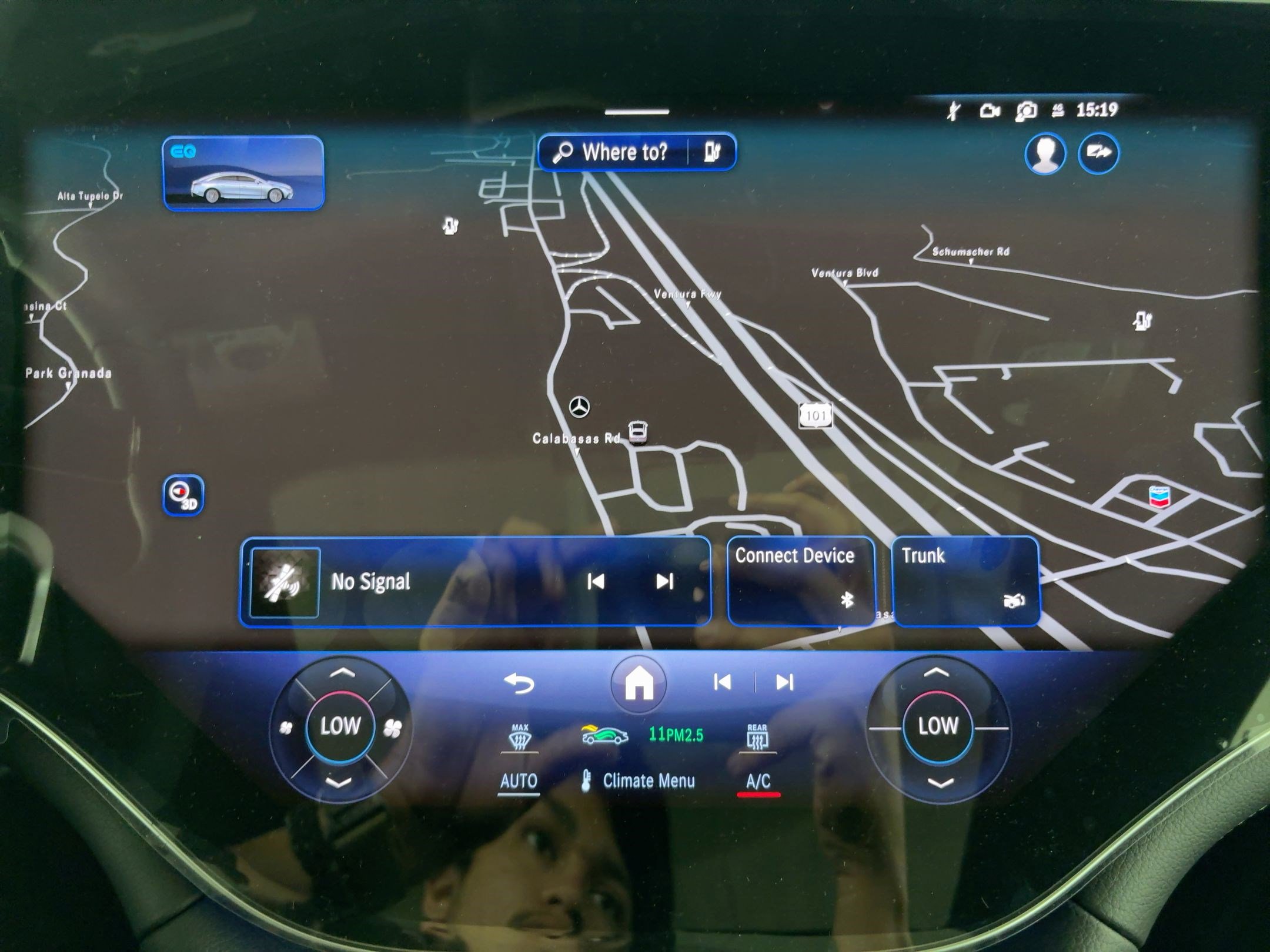Select the charging station icon beside Where to
This screenshot has height=952, width=1270.
[712, 152]
